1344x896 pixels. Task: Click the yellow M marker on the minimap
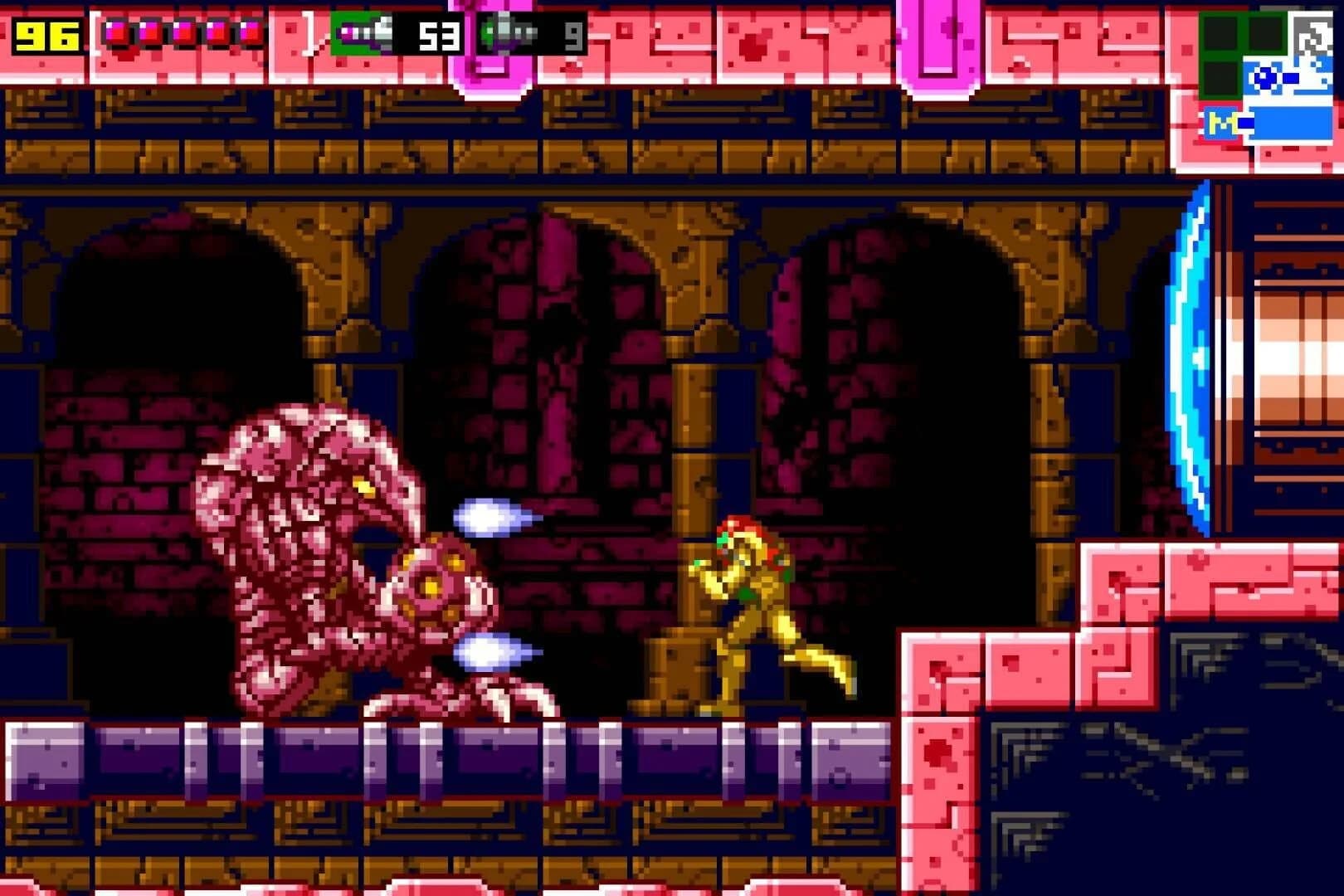(1223, 121)
